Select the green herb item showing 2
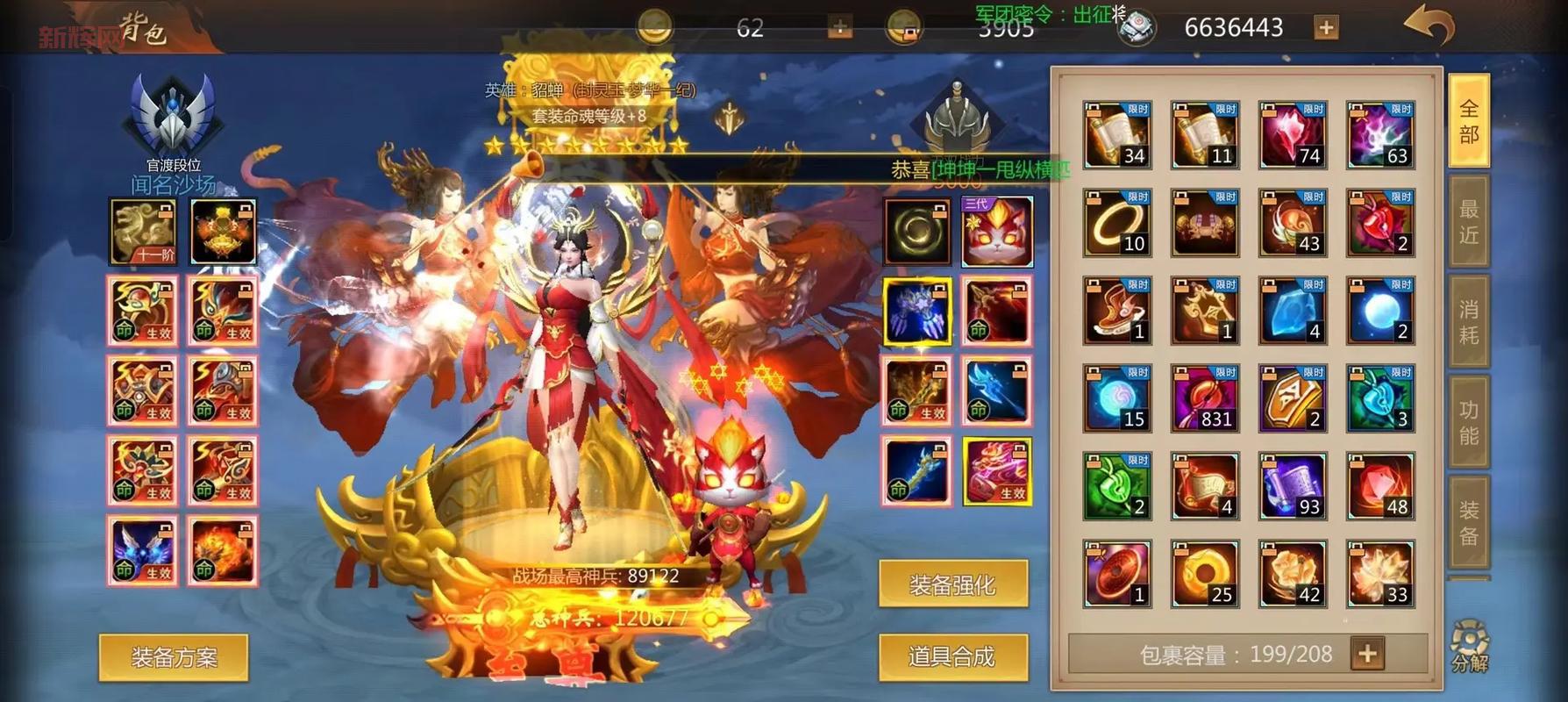Screen dimensions: 1568x702 1117,485
